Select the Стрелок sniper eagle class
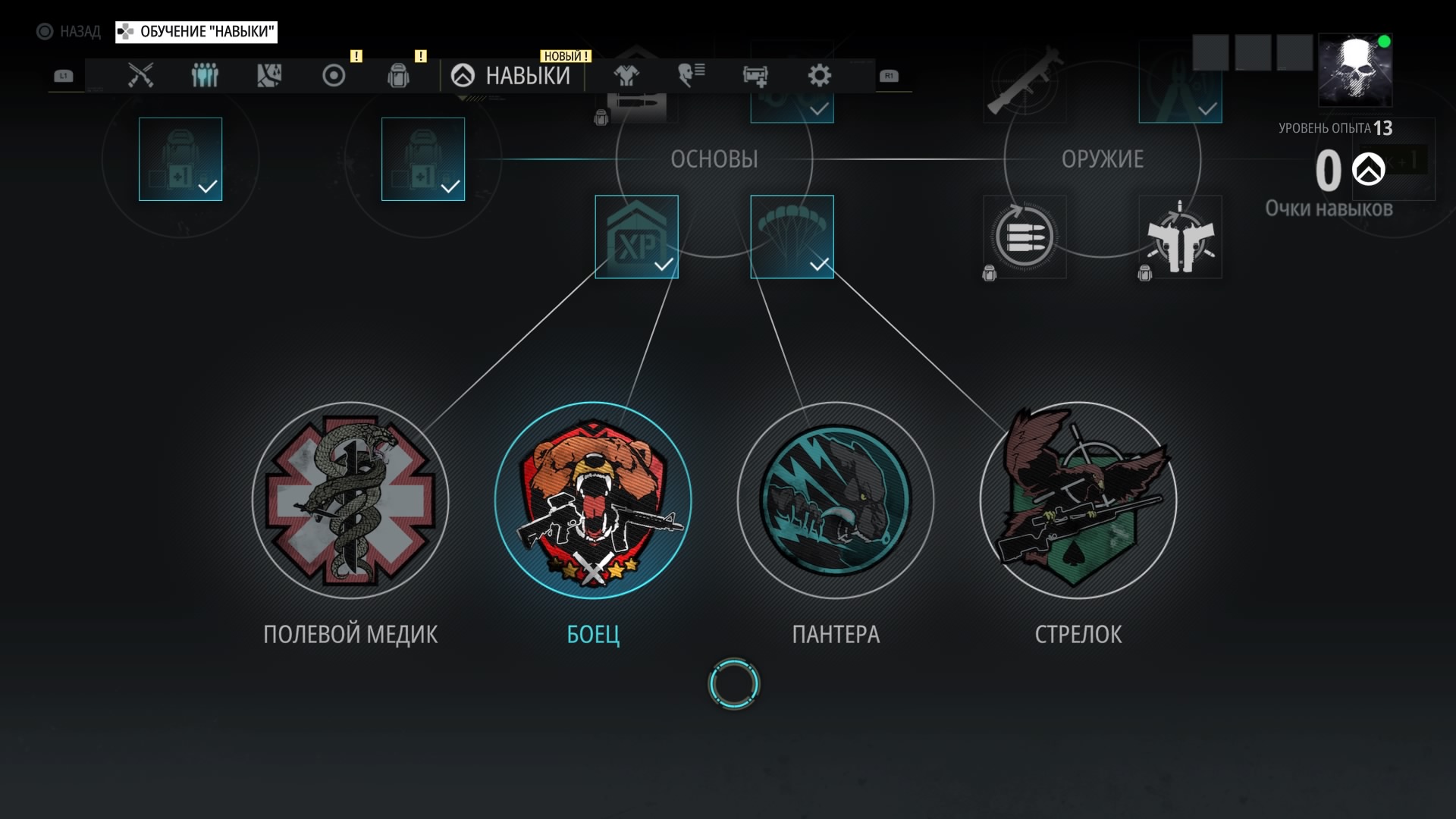This screenshot has width=1456, height=819. point(1078,501)
